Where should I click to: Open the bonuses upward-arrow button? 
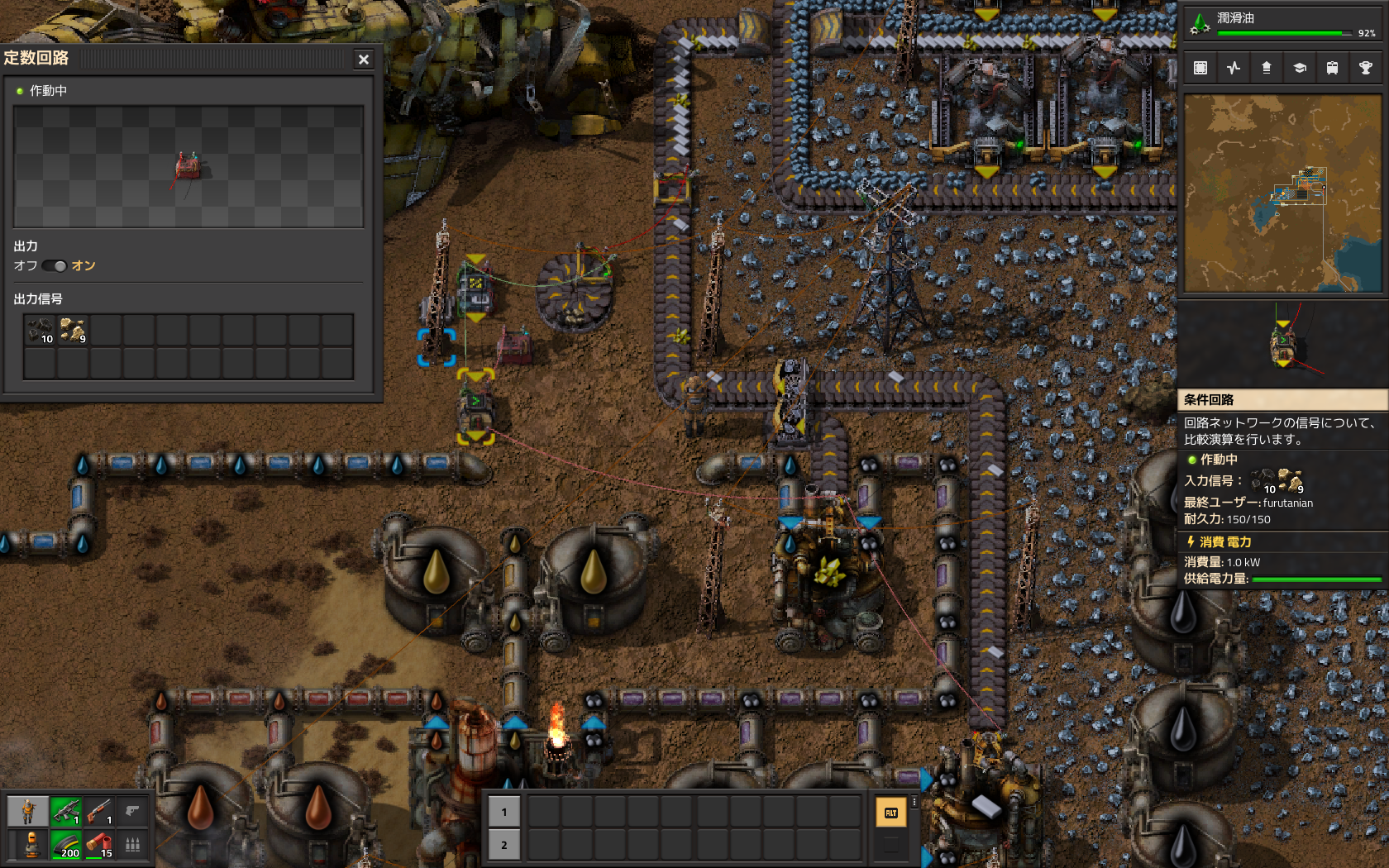[1267, 68]
